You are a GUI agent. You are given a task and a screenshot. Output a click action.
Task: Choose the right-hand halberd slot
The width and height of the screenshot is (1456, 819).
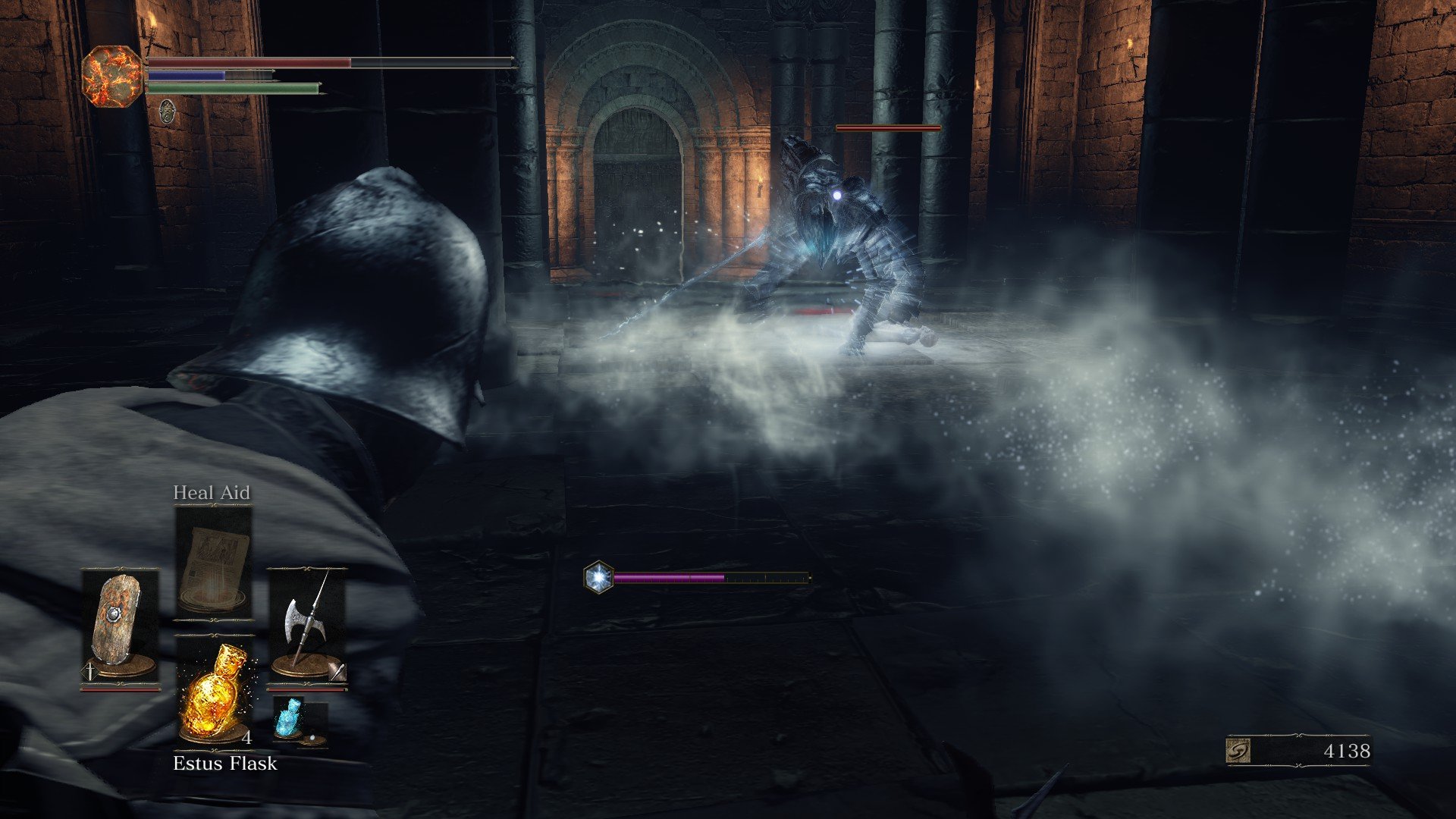tap(306, 626)
